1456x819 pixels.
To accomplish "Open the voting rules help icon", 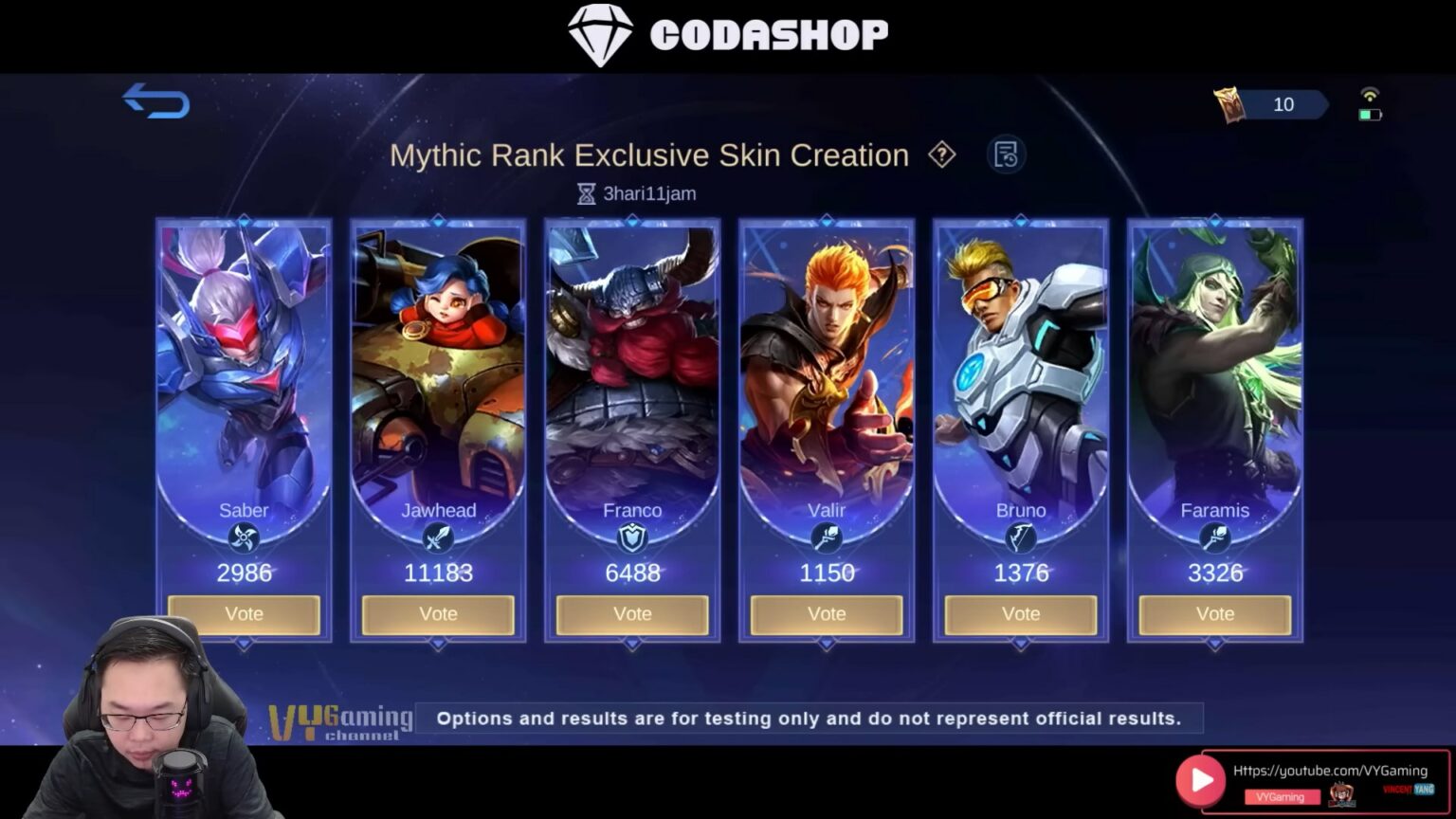I will point(943,155).
